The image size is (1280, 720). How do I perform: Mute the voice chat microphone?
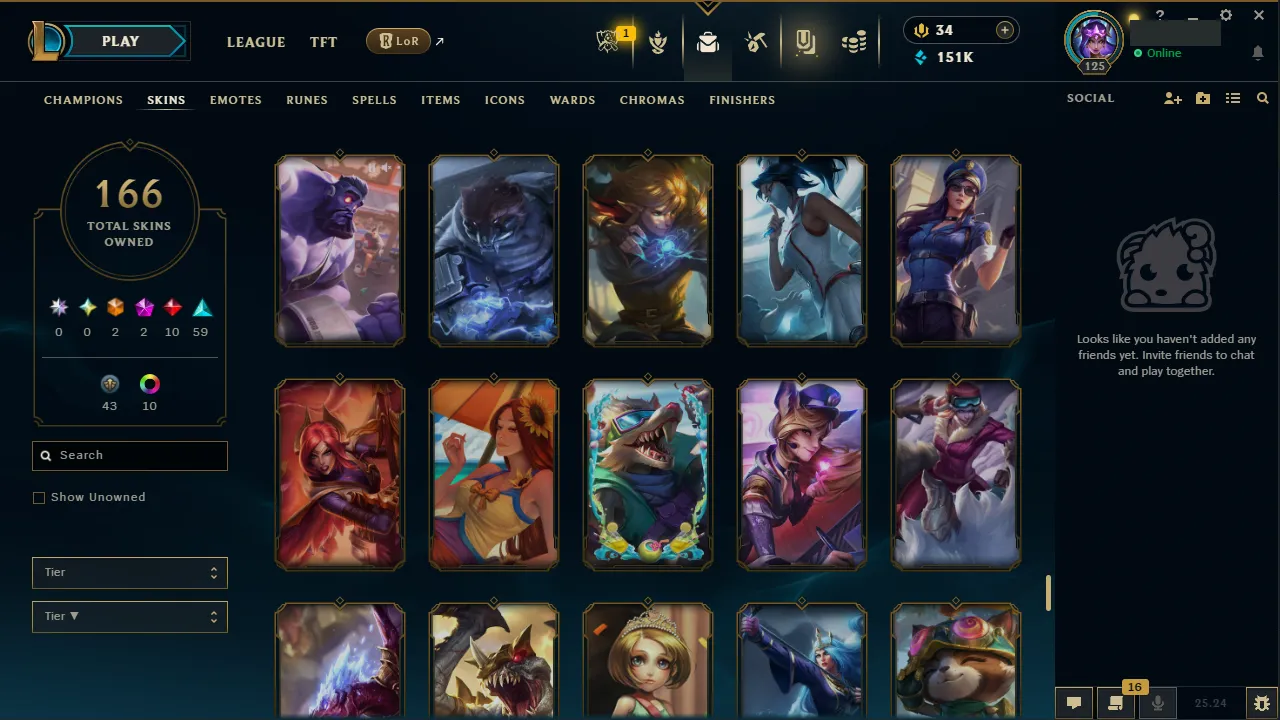click(1157, 702)
